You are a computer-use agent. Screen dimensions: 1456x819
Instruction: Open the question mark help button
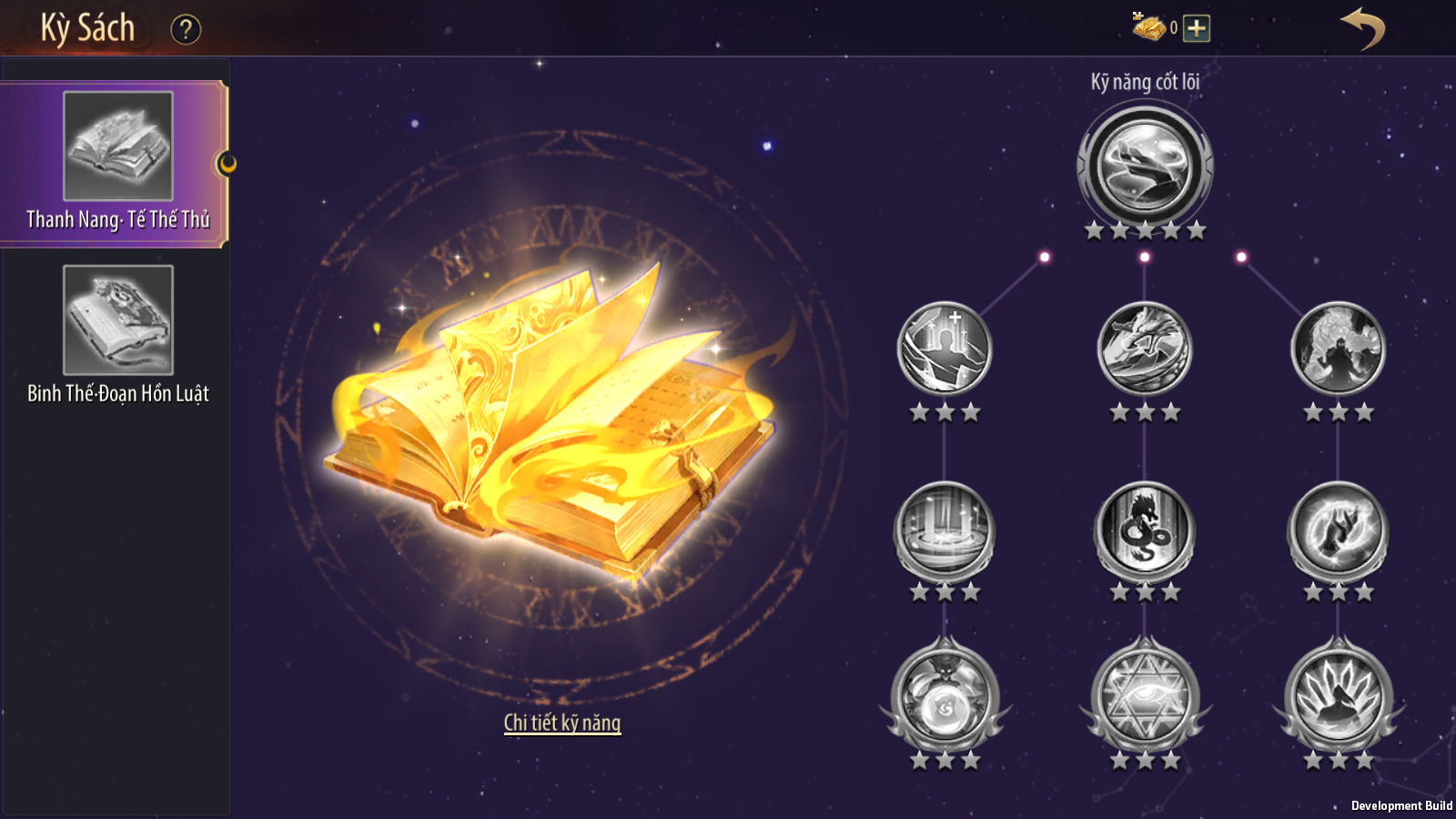186,29
